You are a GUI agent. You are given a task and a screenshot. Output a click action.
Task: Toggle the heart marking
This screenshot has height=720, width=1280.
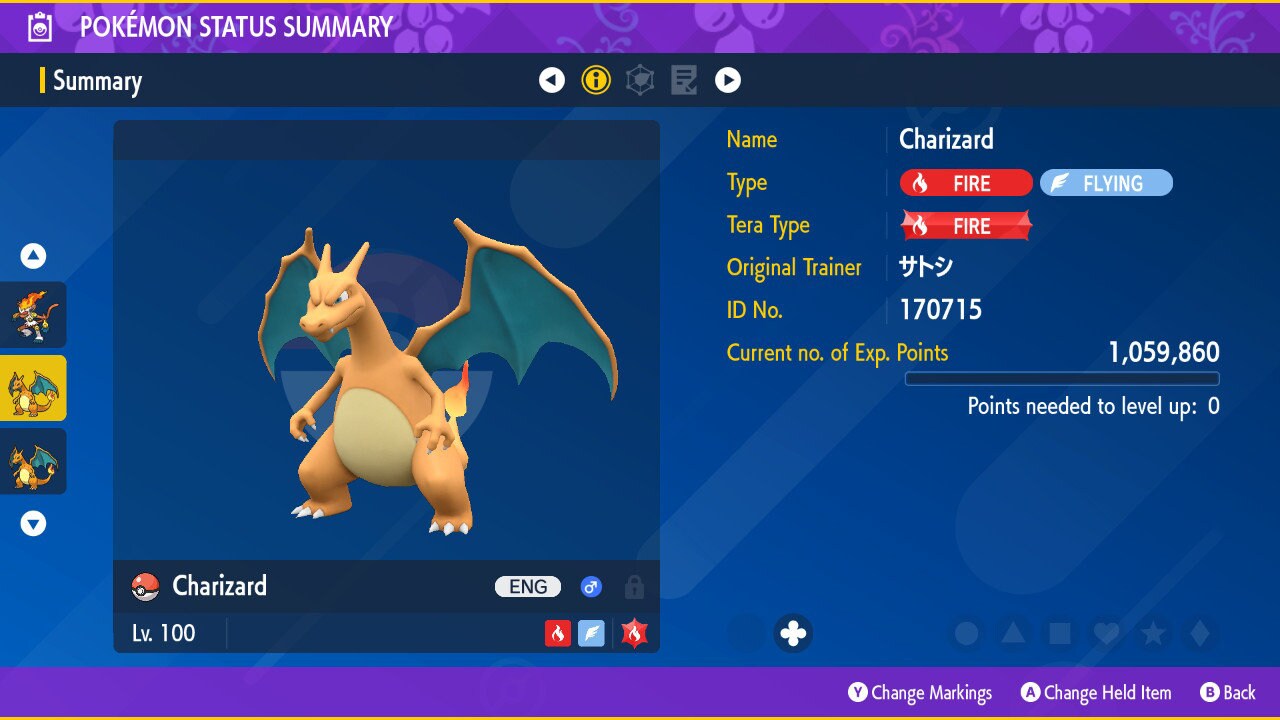pyautogui.click(x=1106, y=633)
